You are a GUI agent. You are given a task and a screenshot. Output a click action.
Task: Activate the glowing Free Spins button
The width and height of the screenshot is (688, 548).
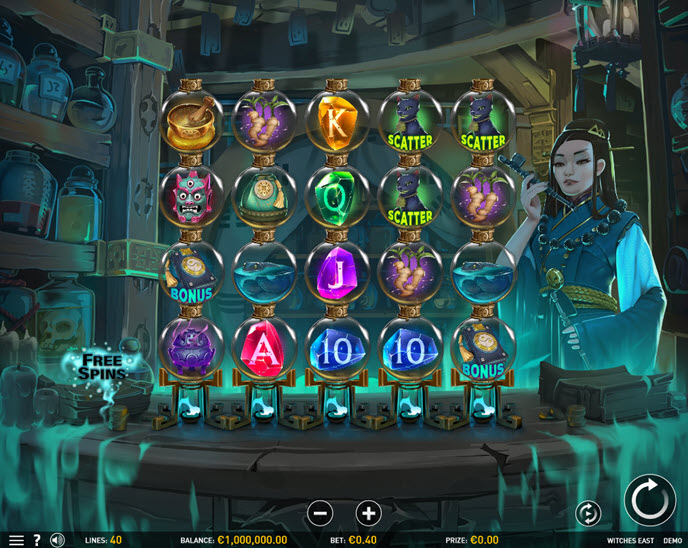(x=103, y=366)
